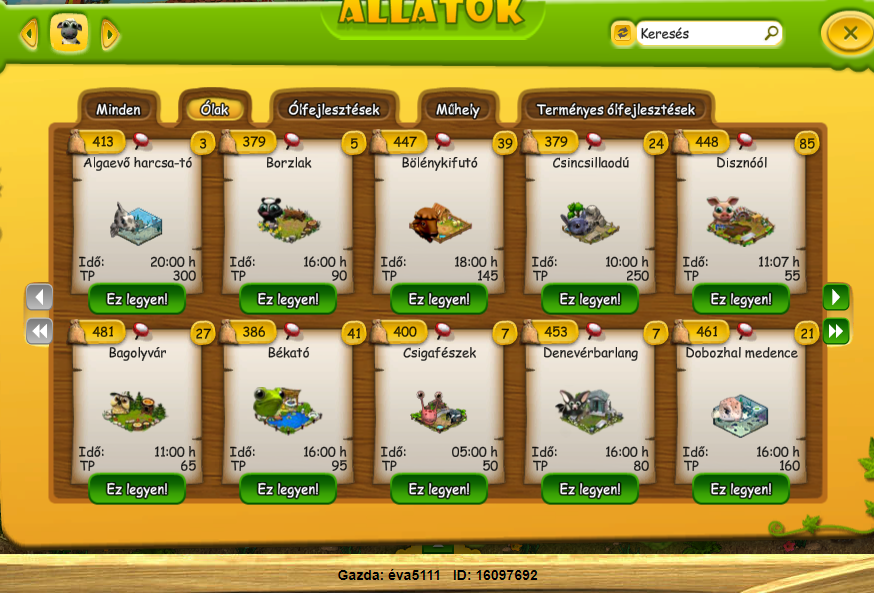
Task: Confirm "Ez legyen!" on Disznóól
Action: pos(741,299)
